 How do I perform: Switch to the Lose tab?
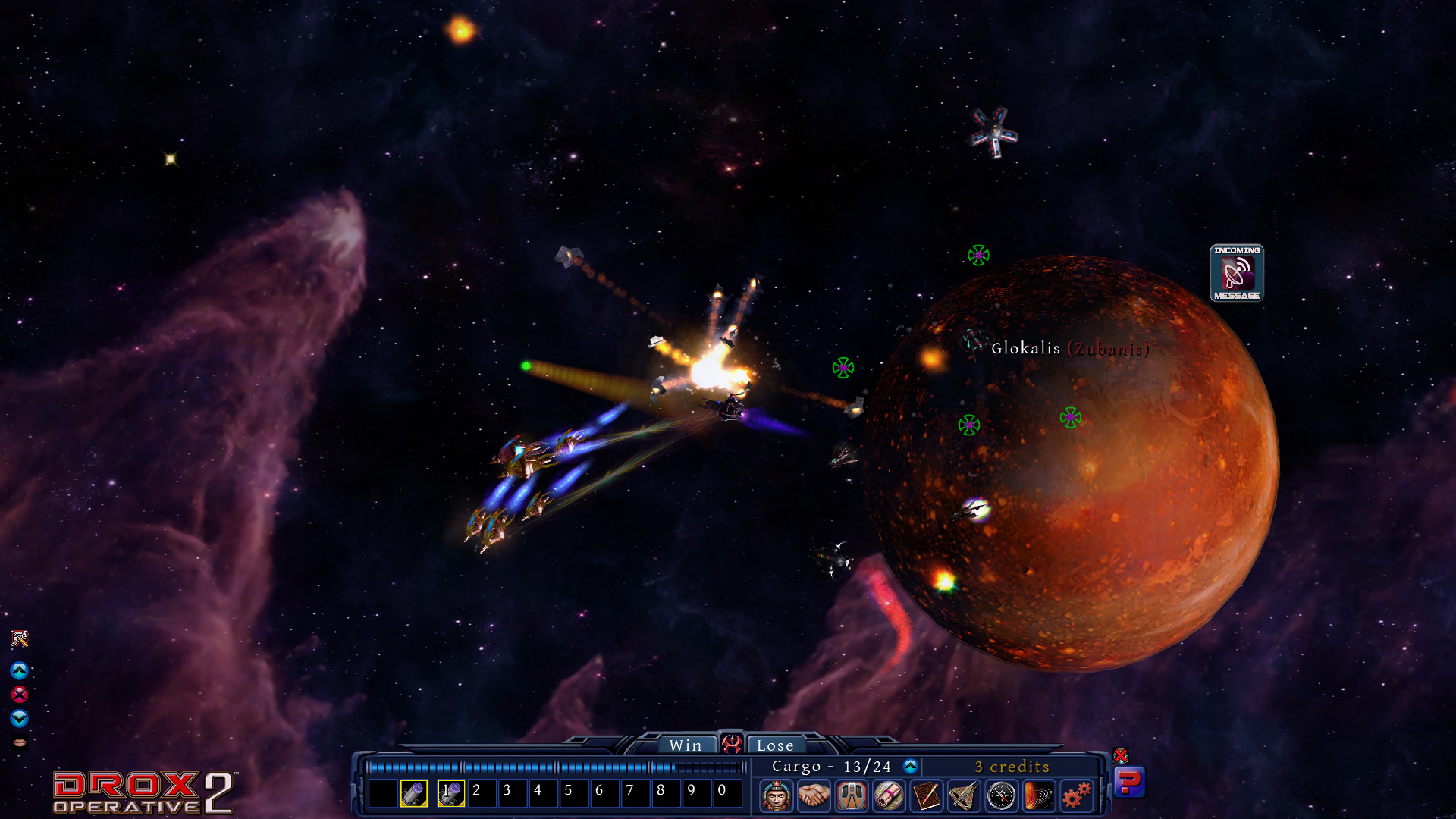pyautogui.click(x=776, y=745)
